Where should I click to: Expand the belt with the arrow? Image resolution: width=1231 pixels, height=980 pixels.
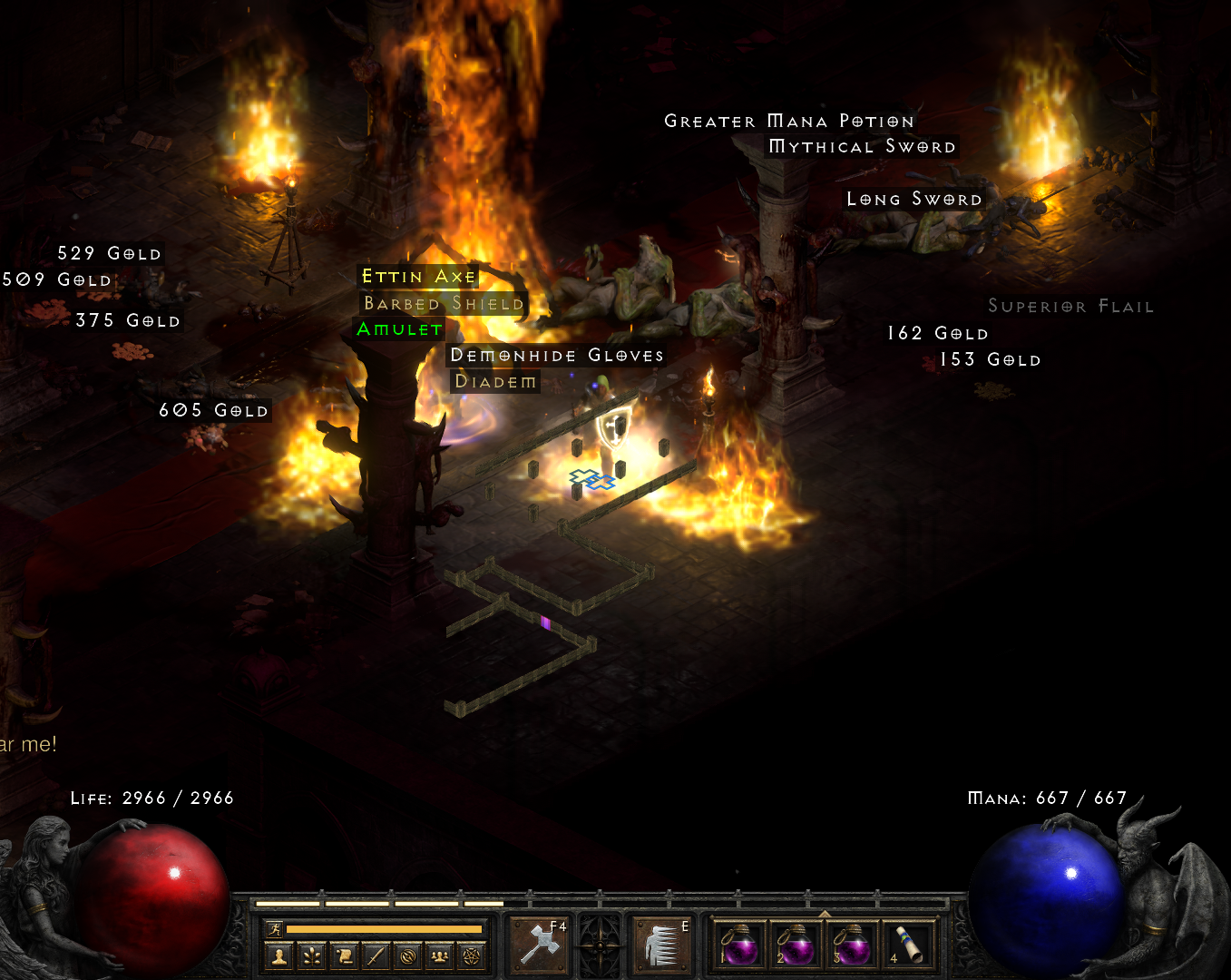[x=824, y=913]
